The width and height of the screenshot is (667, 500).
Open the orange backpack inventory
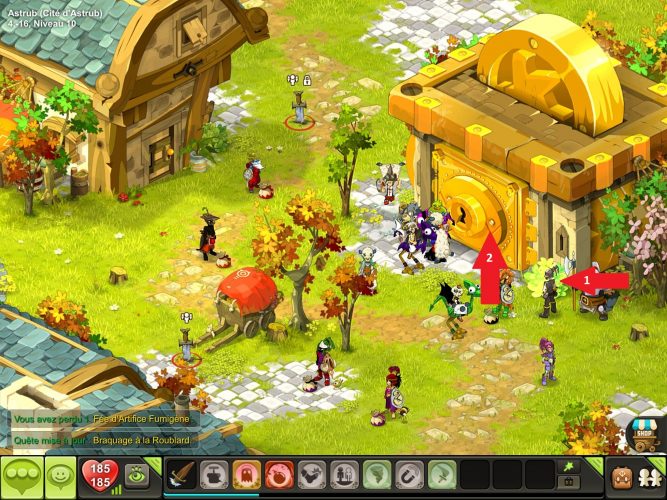coord(623,475)
